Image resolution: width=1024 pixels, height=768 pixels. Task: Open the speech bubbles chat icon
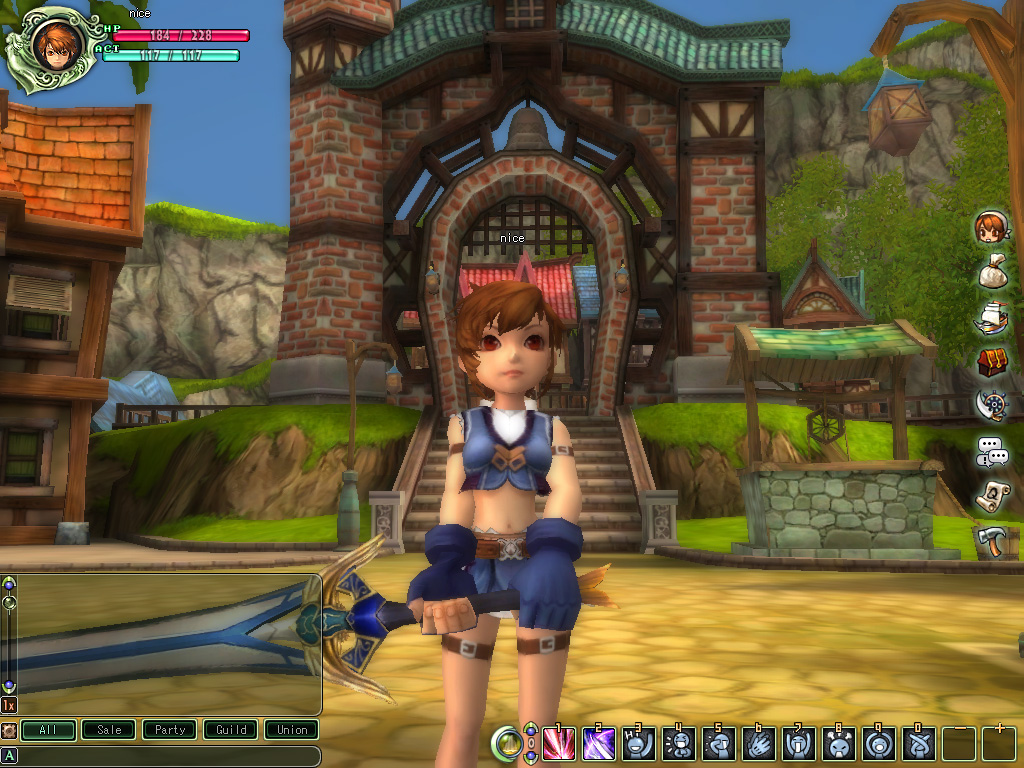click(x=992, y=451)
